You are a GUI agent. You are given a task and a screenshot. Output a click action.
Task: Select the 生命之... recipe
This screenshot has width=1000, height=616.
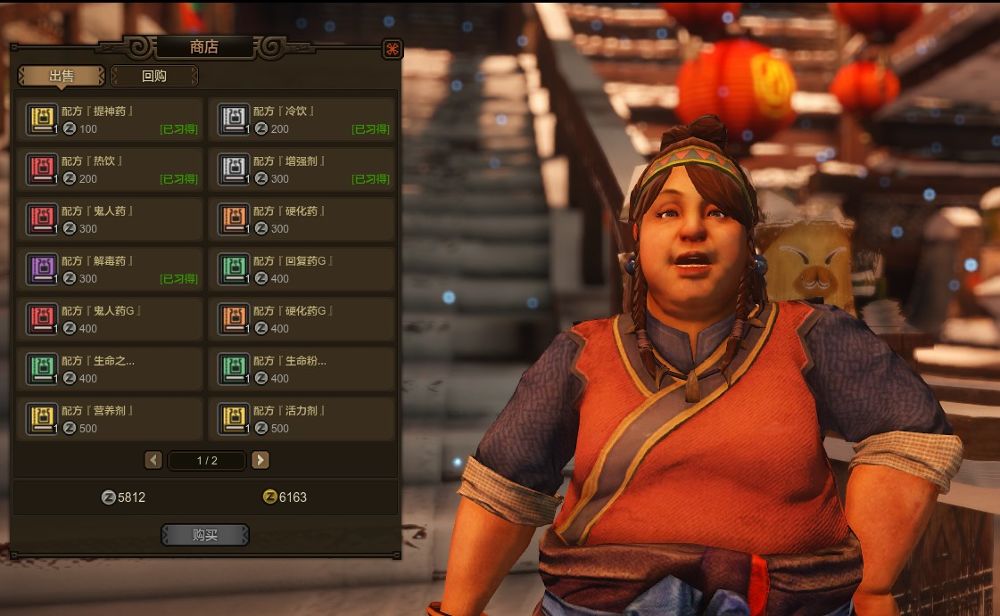point(110,369)
